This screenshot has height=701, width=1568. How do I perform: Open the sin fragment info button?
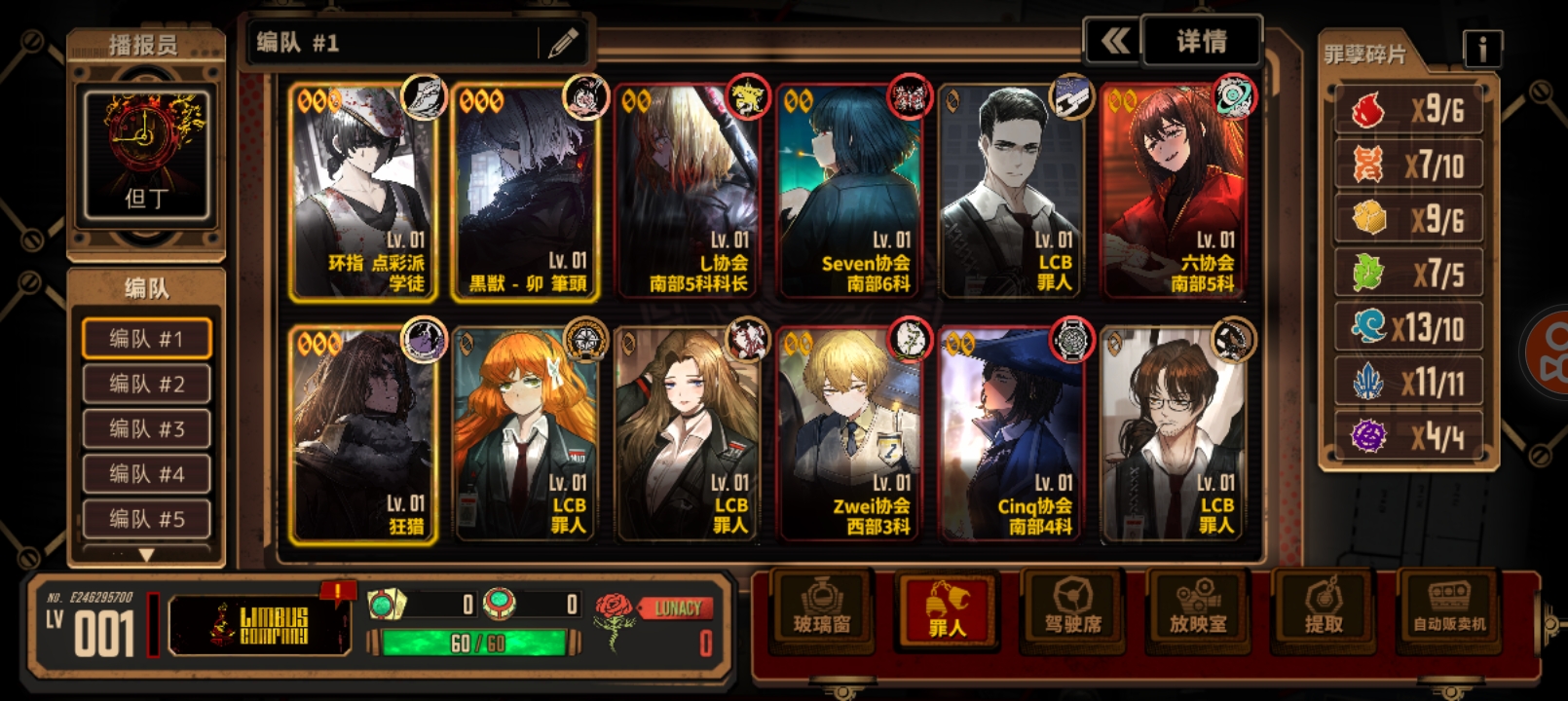(x=1482, y=48)
